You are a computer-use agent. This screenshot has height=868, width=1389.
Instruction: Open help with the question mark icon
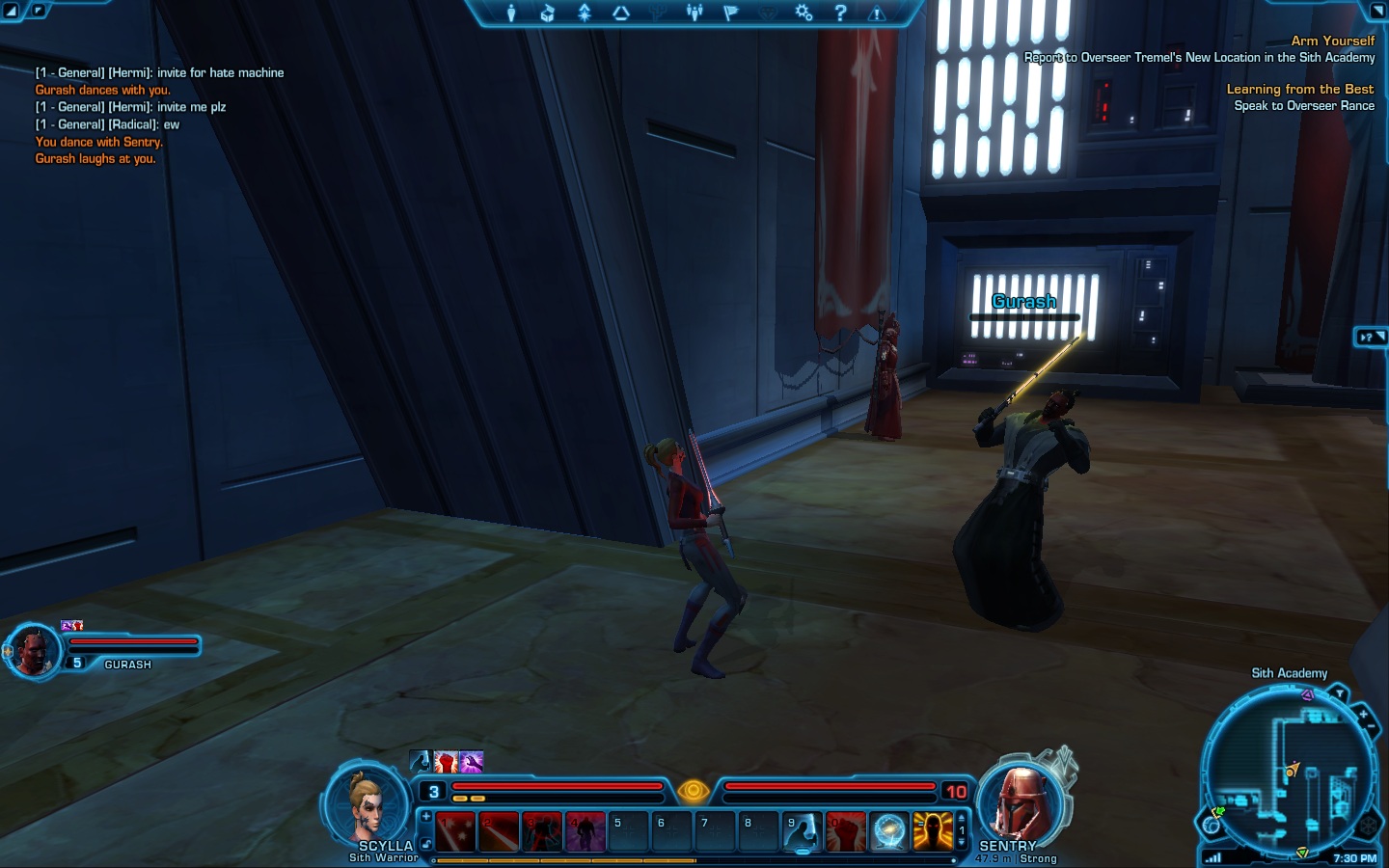[840, 13]
